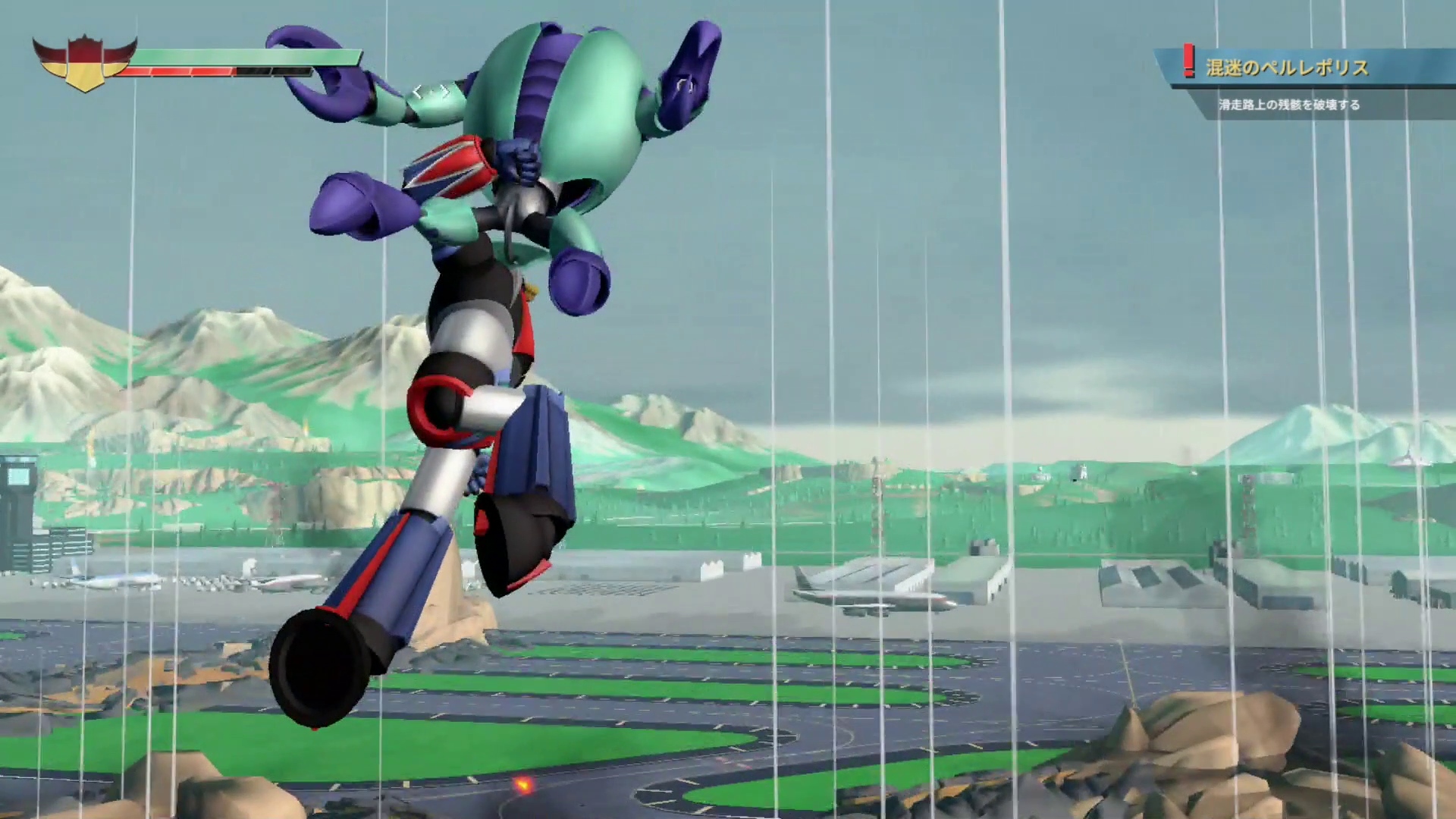Viewport: 1456px width, 819px height.
Task: Click the winged shield emblem icon
Action: click(x=84, y=63)
